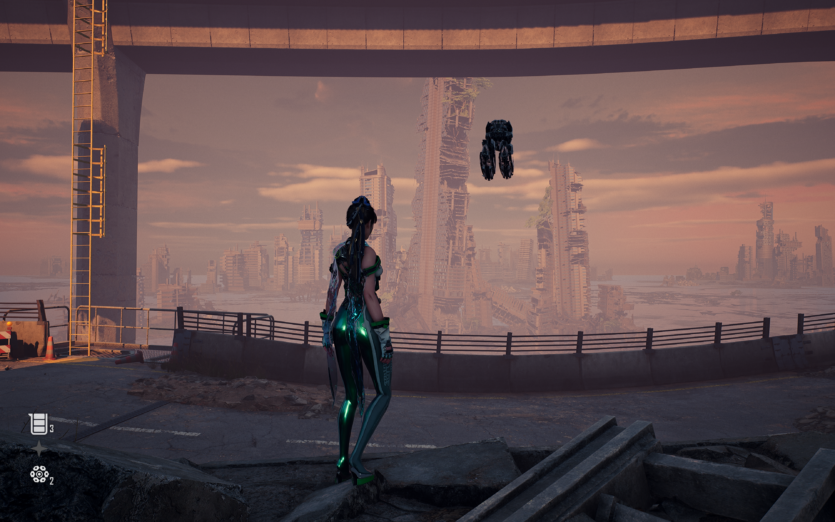835x522 pixels.
Task: Select the revolver cylinder ammo icon
Action: 39,474
